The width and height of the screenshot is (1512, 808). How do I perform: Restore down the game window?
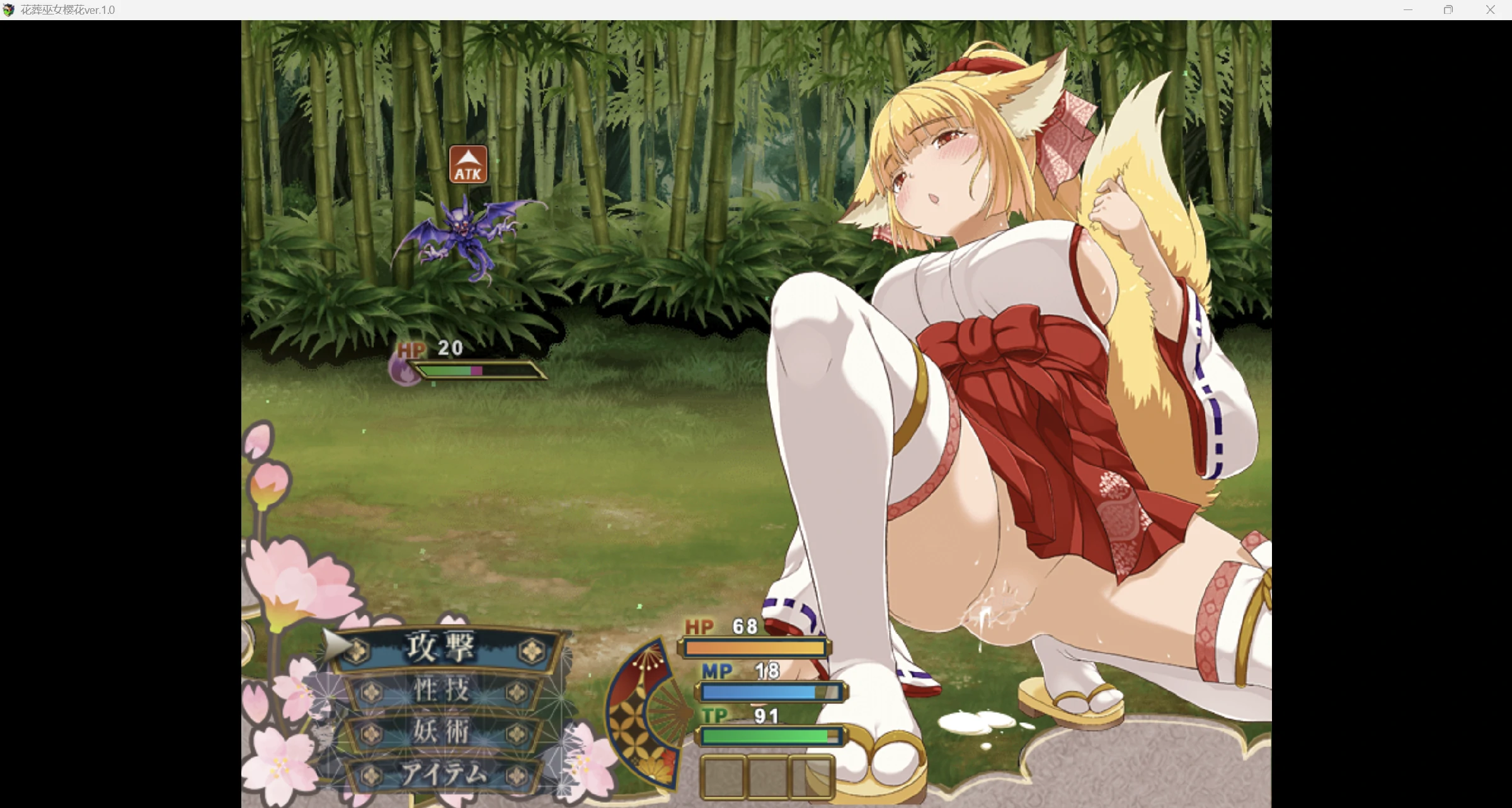(1448, 10)
